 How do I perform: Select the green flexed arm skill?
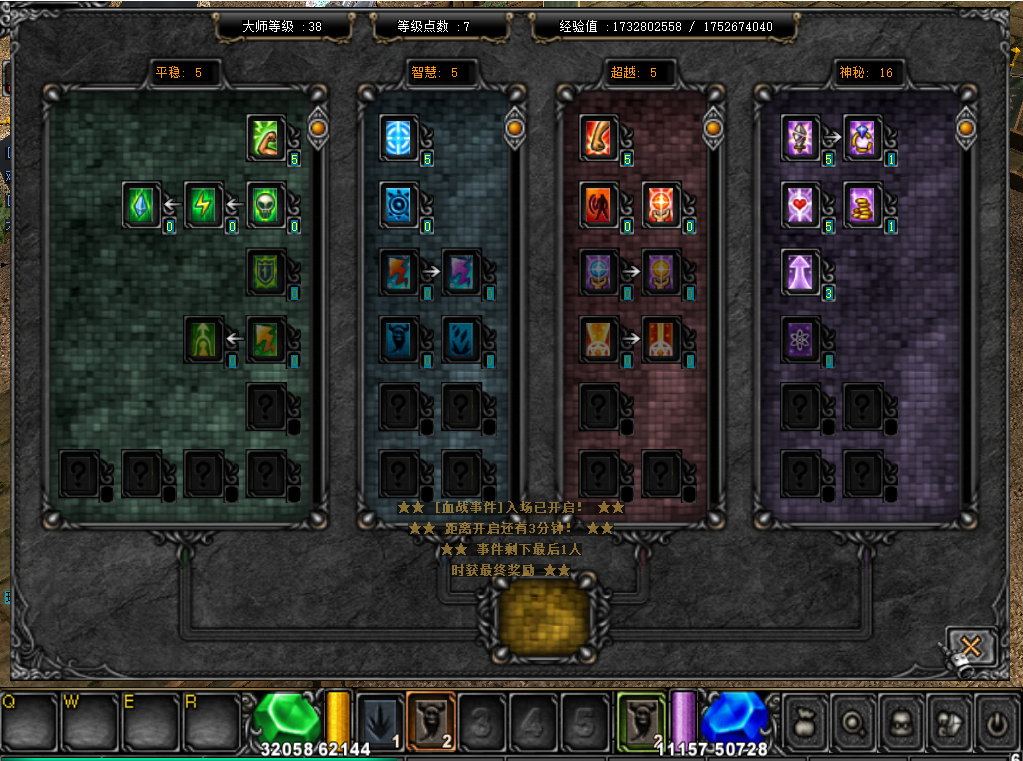[266, 137]
